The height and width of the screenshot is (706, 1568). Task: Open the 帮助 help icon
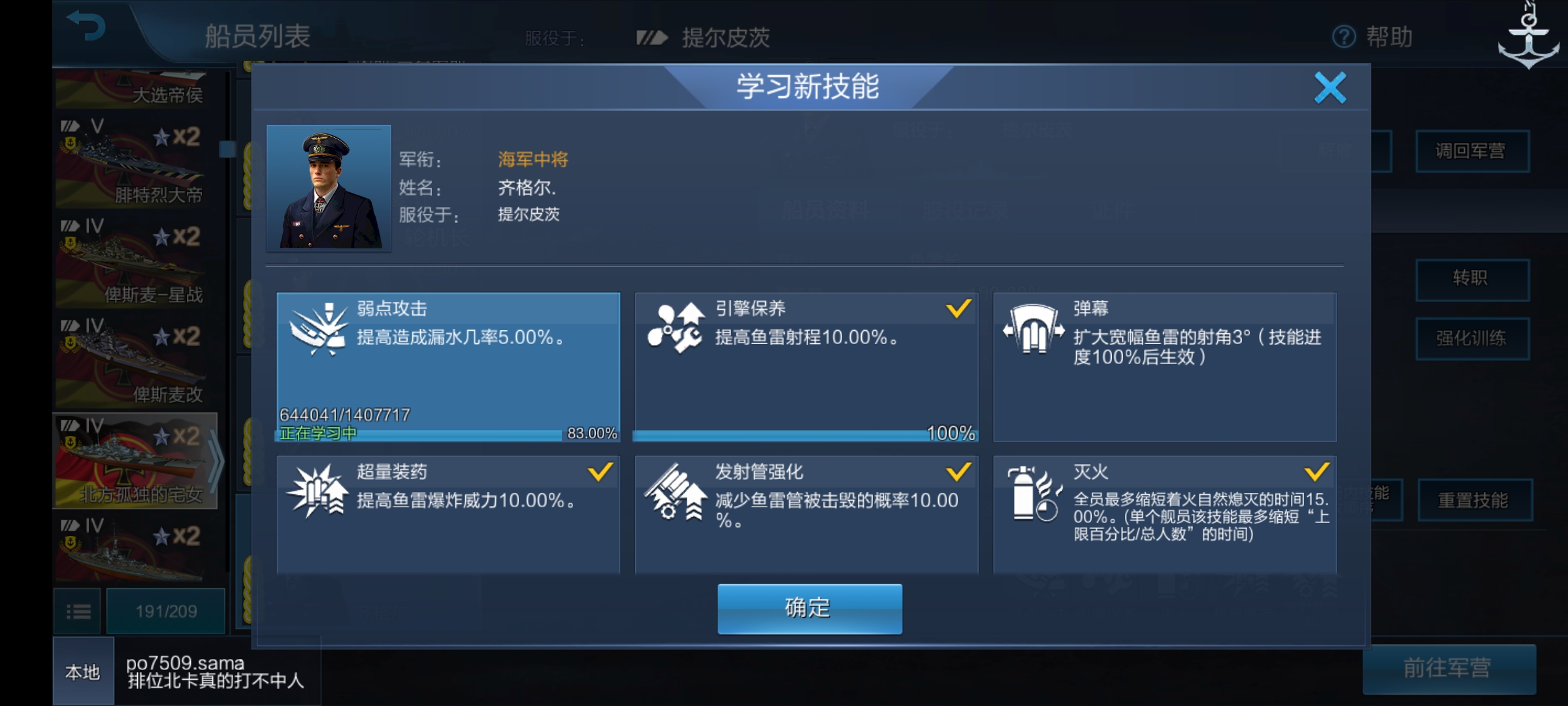[1343, 37]
